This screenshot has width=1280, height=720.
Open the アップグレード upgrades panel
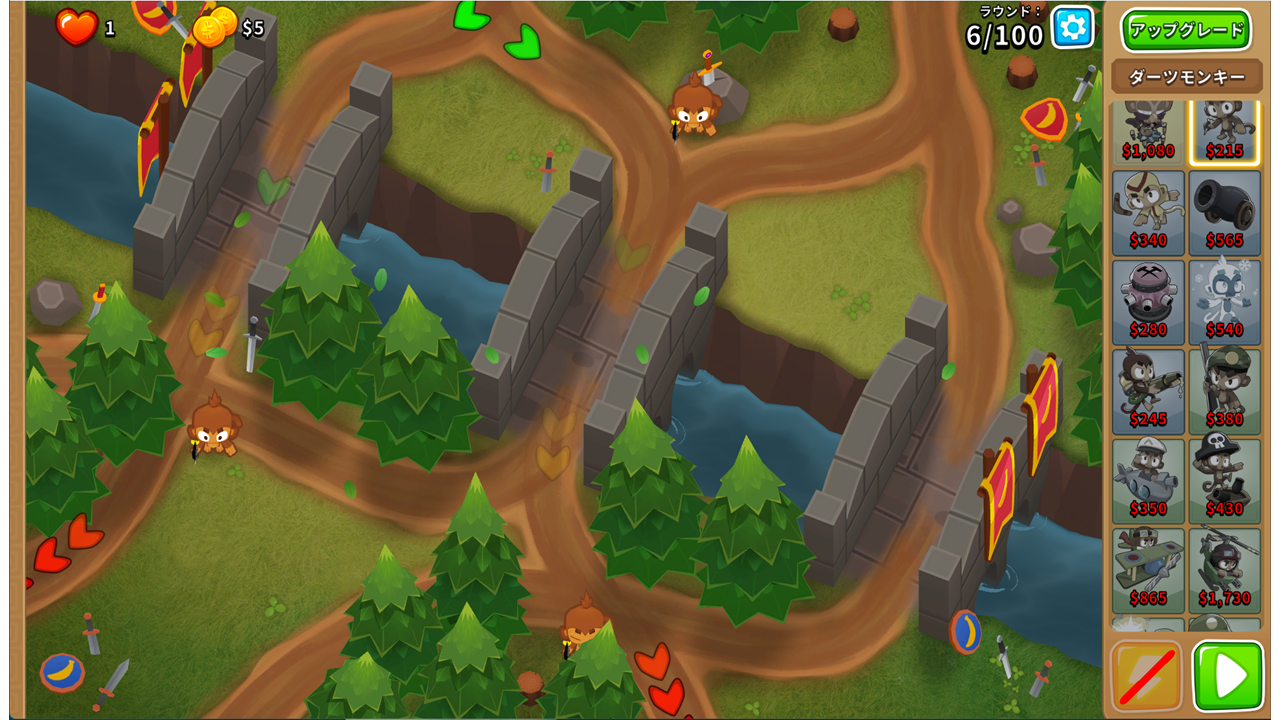pos(1186,30)
